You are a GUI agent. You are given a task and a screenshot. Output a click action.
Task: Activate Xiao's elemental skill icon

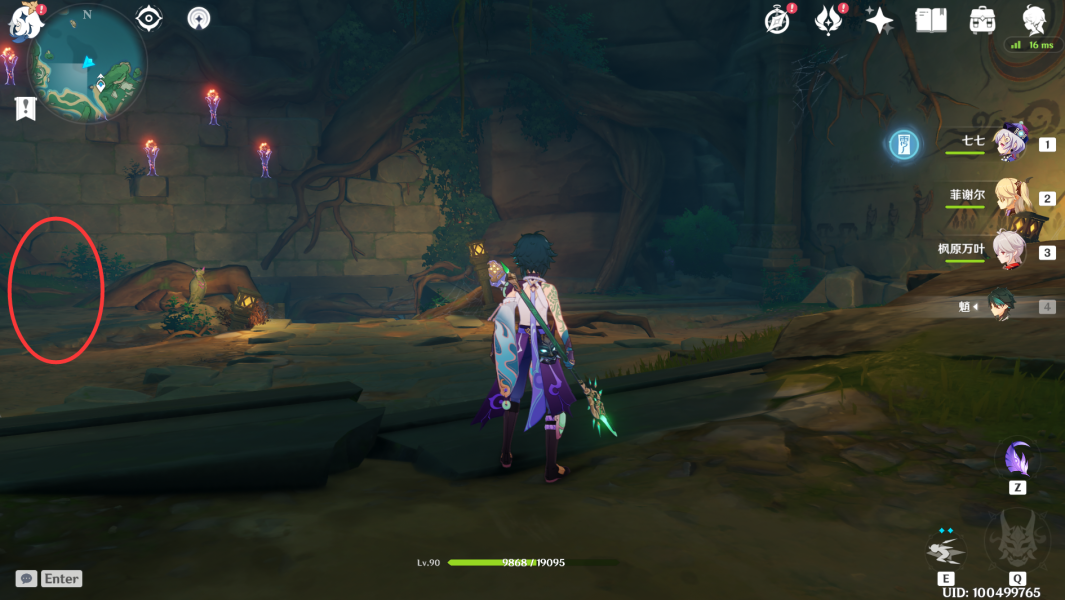[x=945, y=551]
